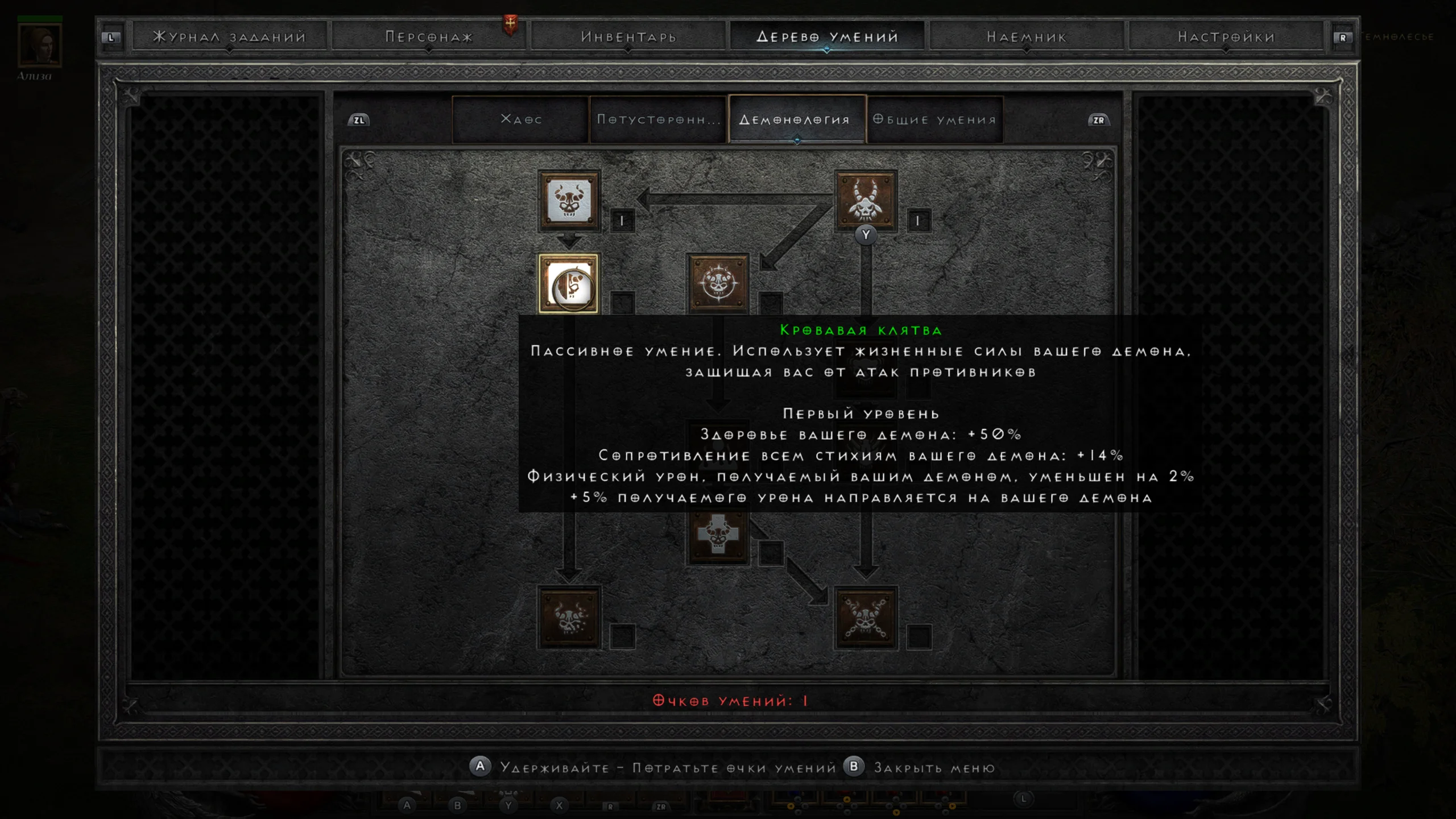
Task: Choose the crossed-chains demon skull skill icon
Action: click(866, 617)
